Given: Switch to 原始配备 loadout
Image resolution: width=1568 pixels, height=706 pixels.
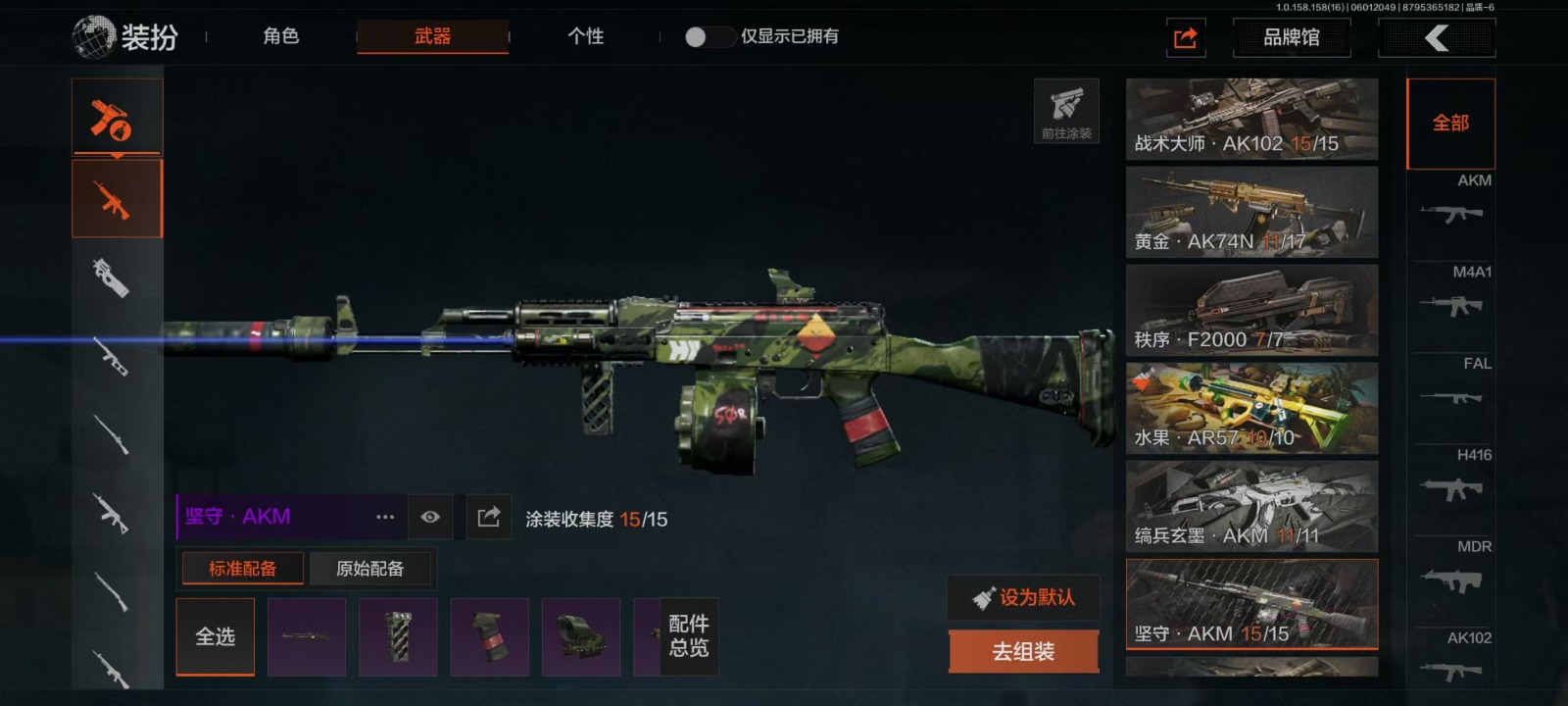Looking at the screenshot, I should coord(369,569).
